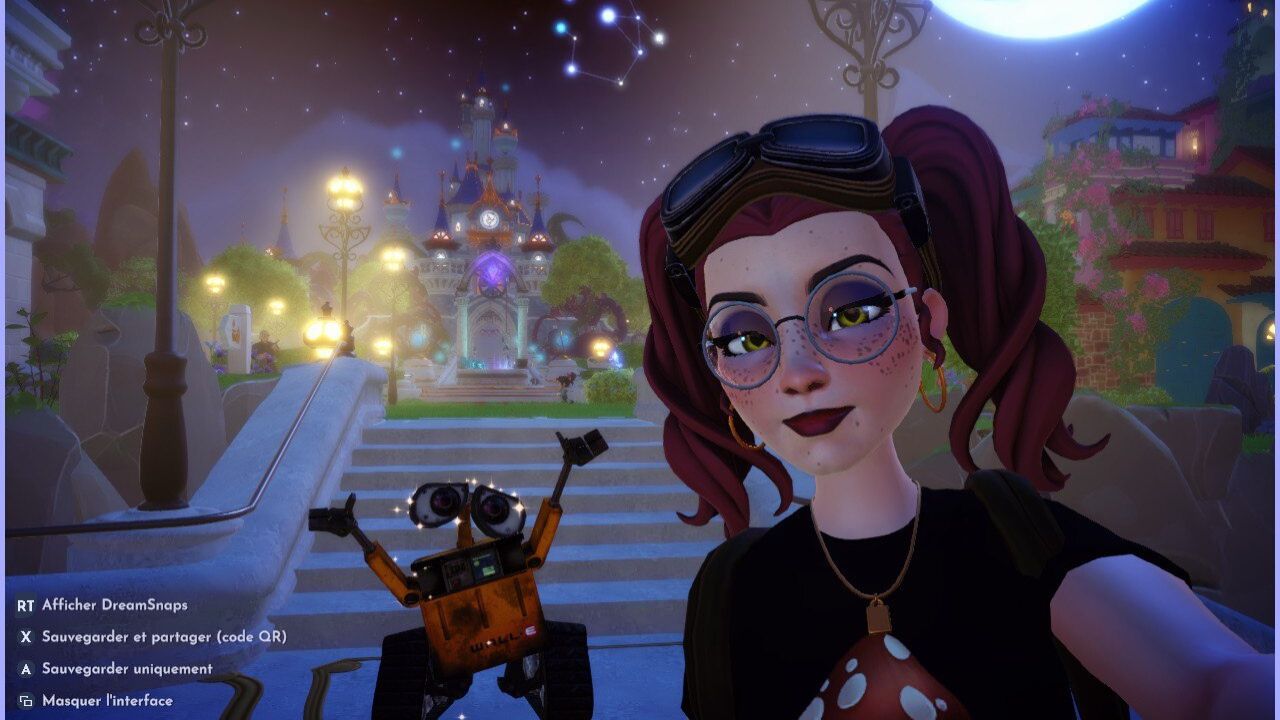Click WALL-E's camera eyes
Screen dimensions: 1280x720
pos(468,505)
